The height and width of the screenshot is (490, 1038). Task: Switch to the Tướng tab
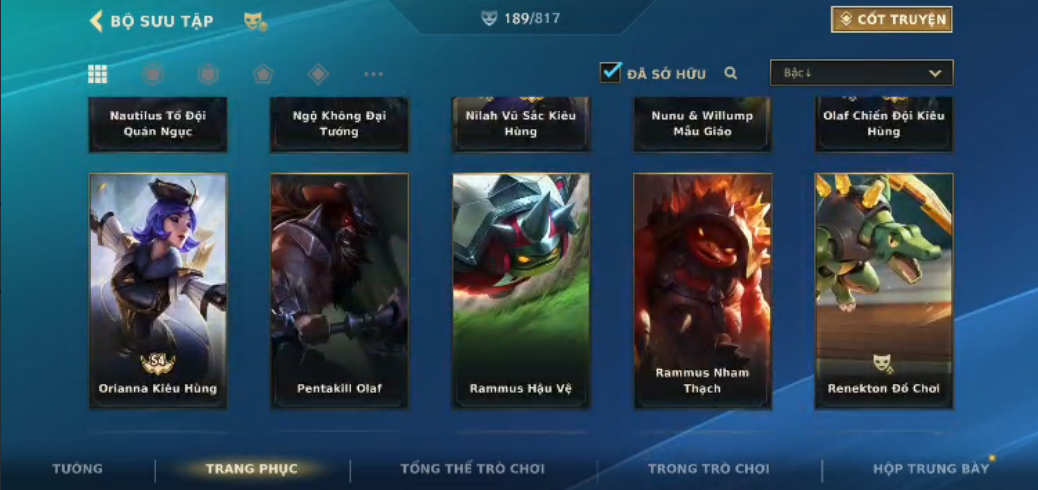click(x=77, y=469)
